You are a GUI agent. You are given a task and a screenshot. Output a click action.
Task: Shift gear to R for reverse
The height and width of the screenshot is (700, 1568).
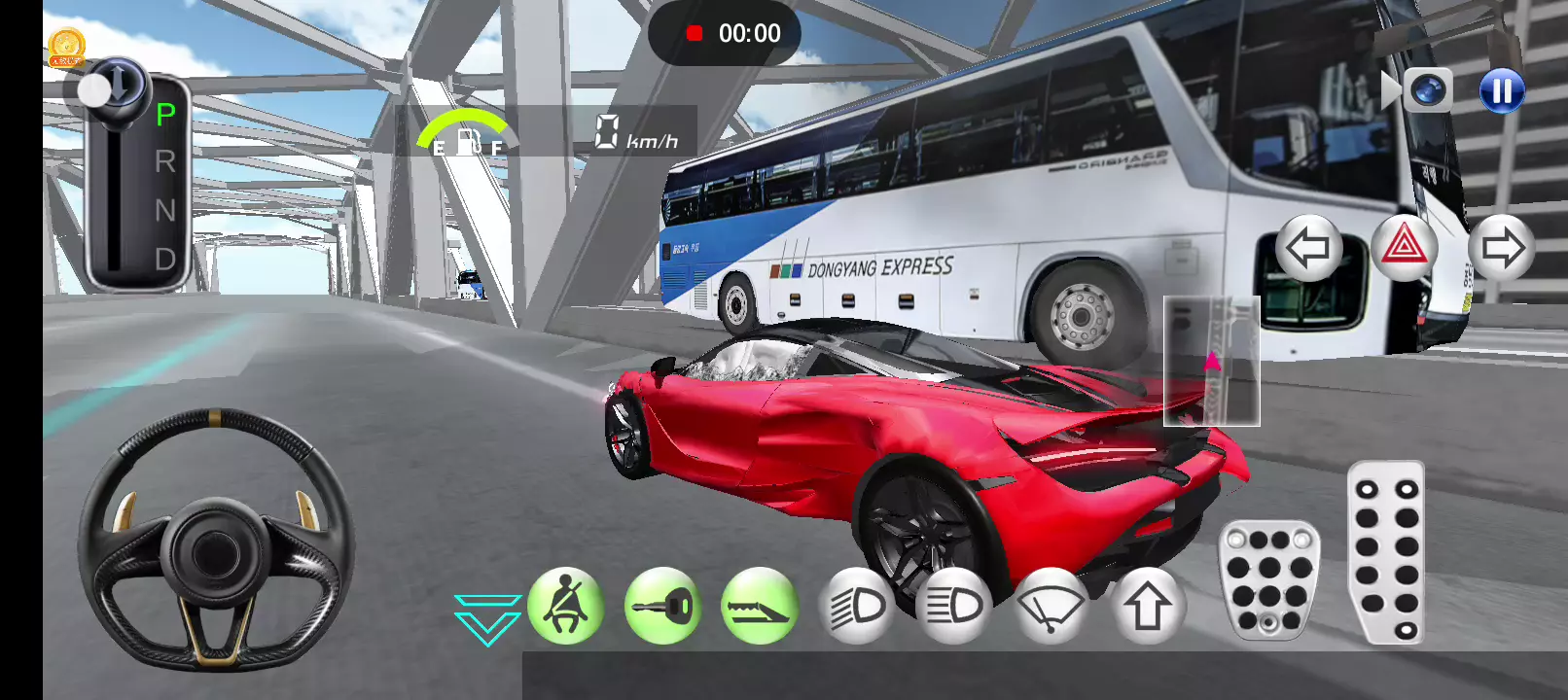click(165, 161)
